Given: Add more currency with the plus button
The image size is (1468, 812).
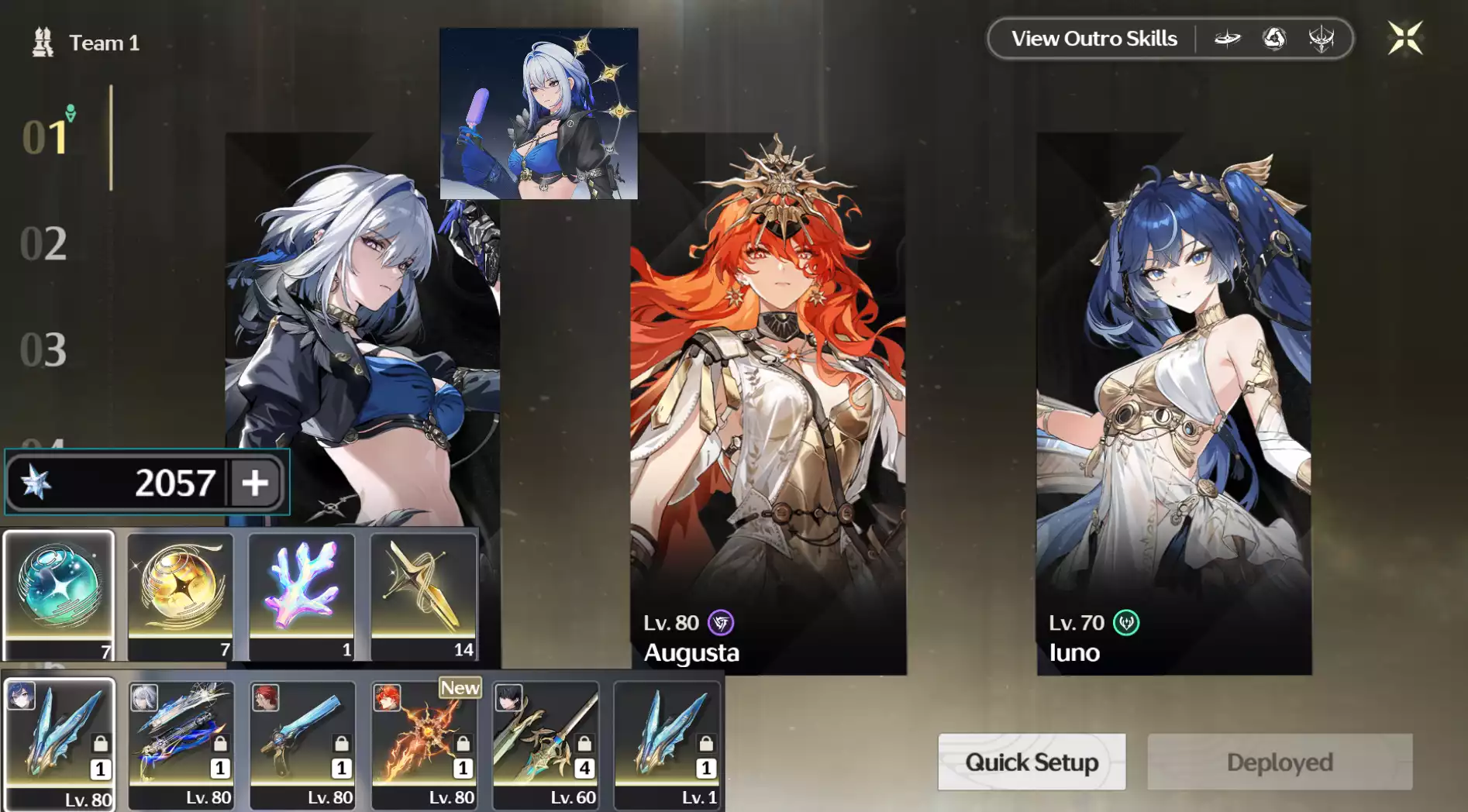Looking at the screenshot, I should [x=255, y=483].
